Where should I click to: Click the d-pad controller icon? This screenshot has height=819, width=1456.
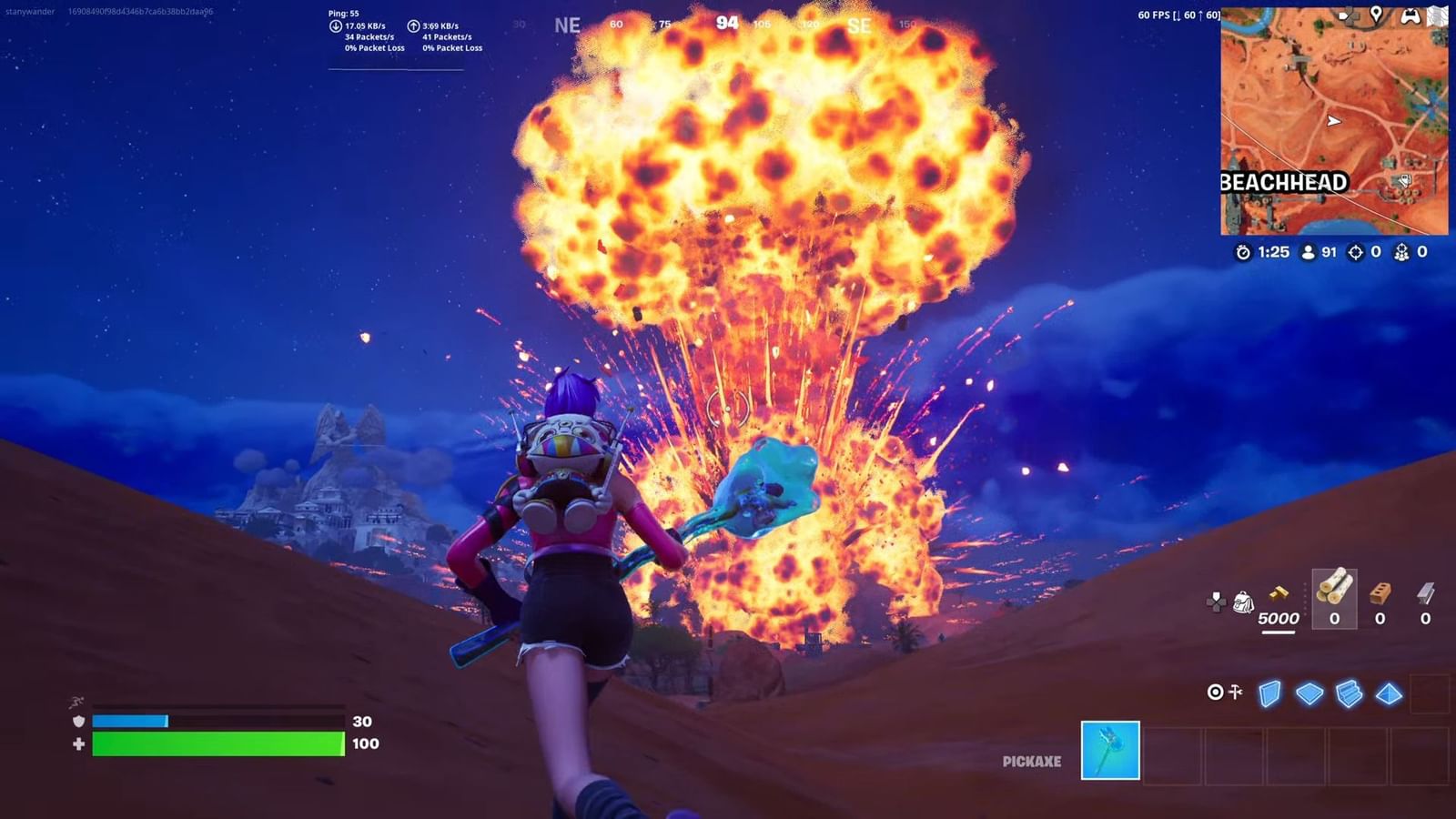click(1216, 600)
